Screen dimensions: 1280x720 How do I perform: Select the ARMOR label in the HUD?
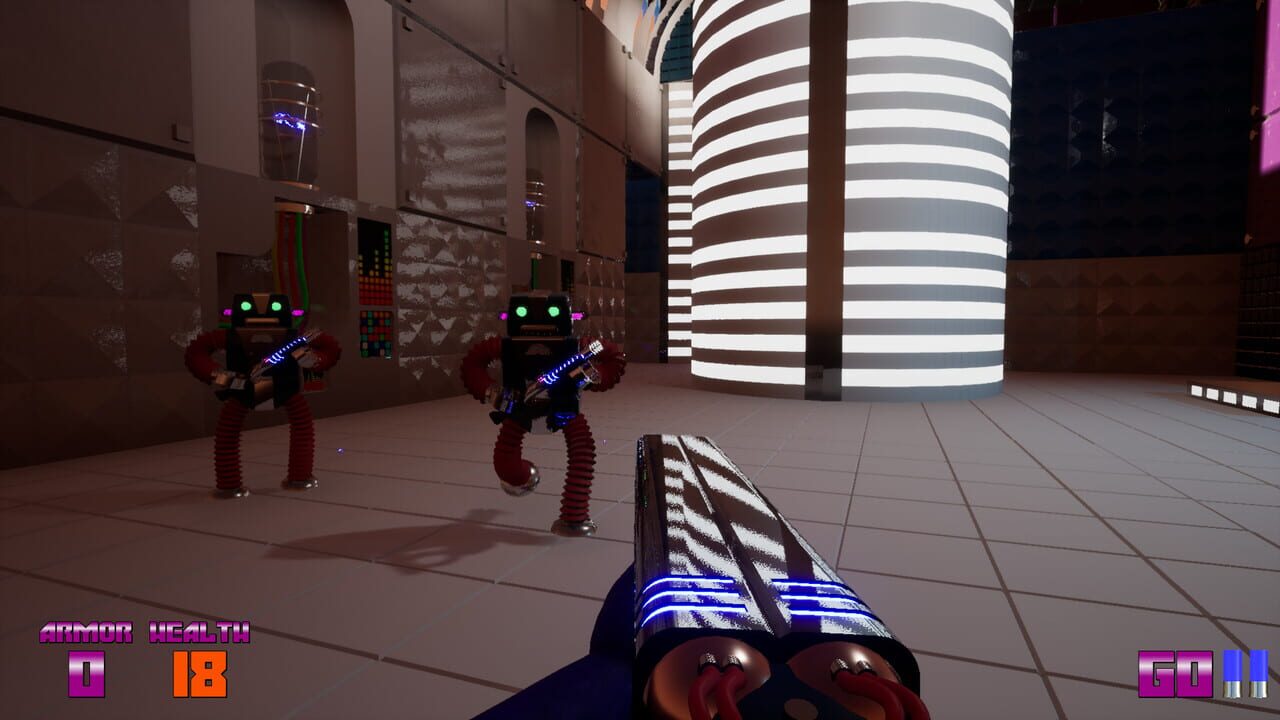coord(85,632)
